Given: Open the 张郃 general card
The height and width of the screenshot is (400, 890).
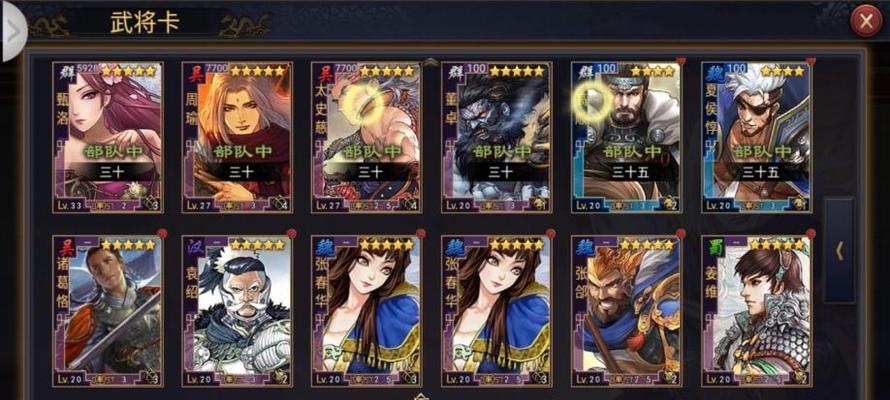Looking at the screenshot, I should tap(626, 310).
